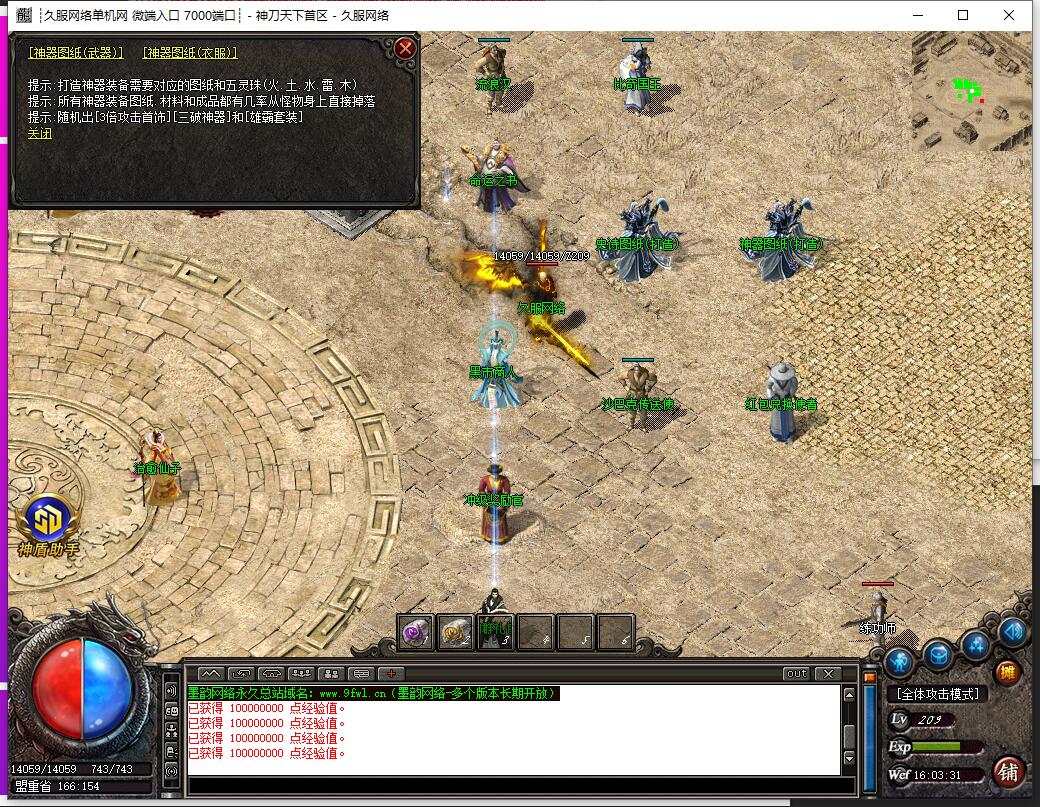The image size is (1040, 807).
Task: Click the red plus button on the chat toolbar
Action: (391, 674)
